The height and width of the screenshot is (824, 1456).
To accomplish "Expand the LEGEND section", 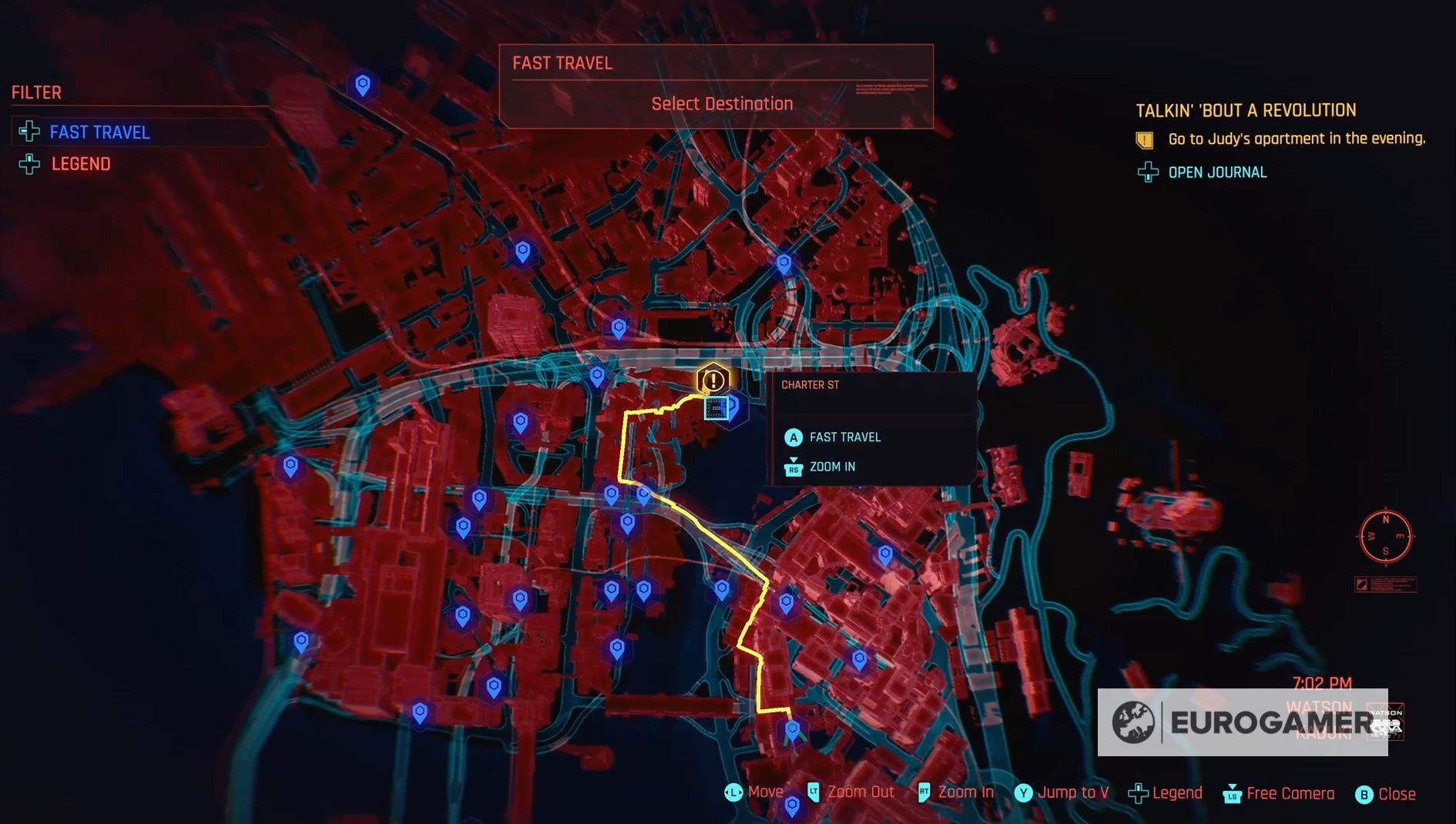I will (79, 164).
